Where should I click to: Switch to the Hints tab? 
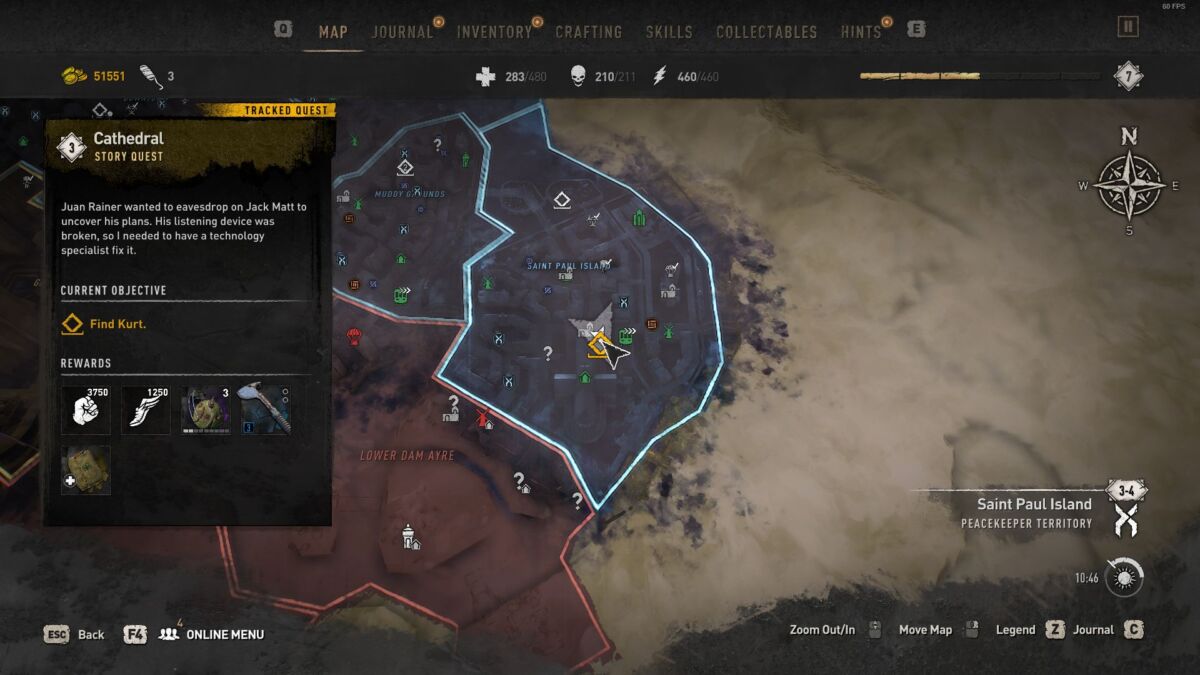[861, 32]
